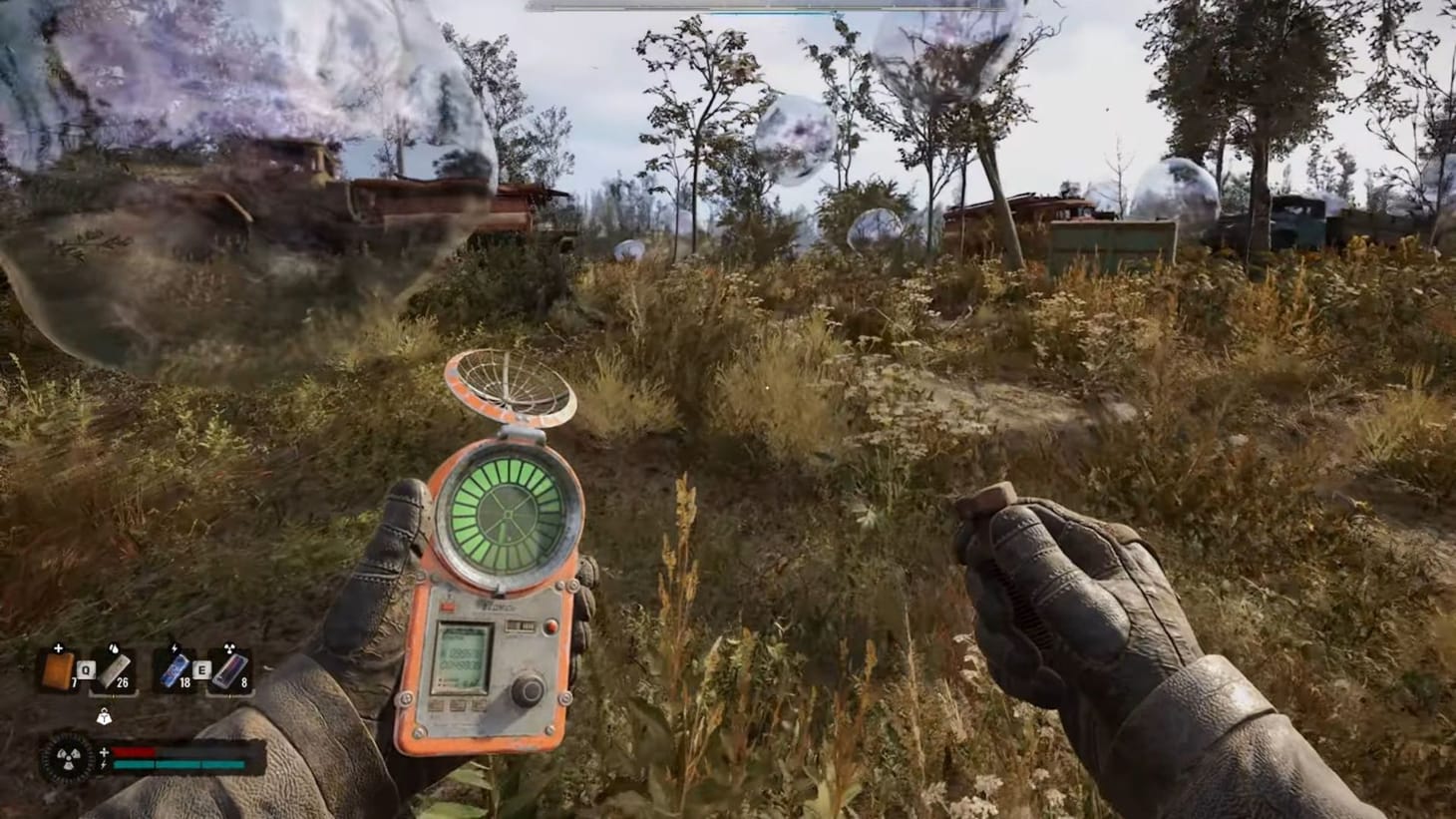The height and width of the screenshot is (819, 1456).
Task: Expand the bracket under the anti-rad slot
Action: click(230, 695)
